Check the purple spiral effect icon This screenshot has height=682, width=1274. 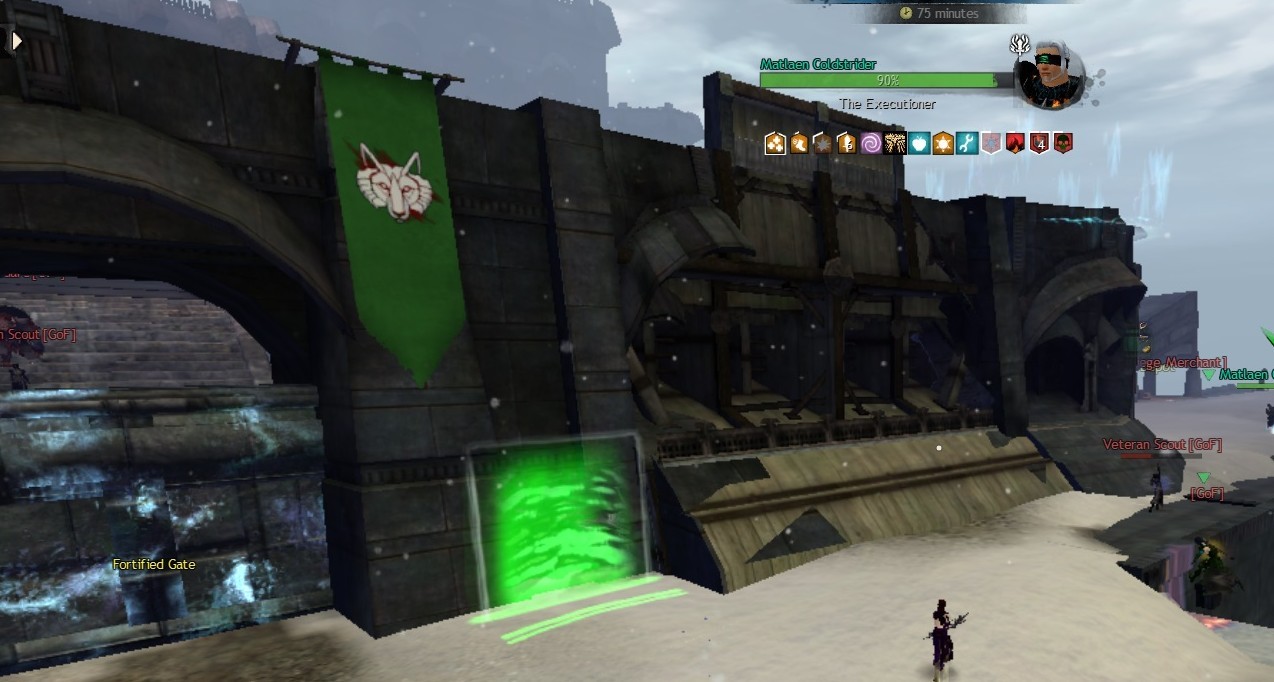tap(871, 144)
